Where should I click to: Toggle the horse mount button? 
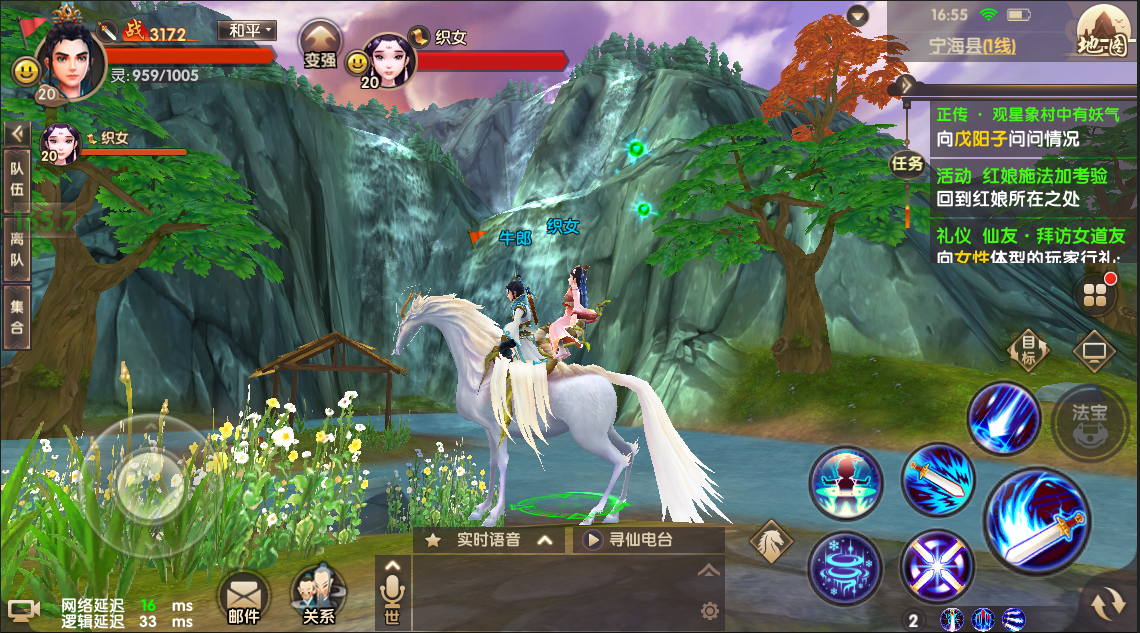(771, 542)
